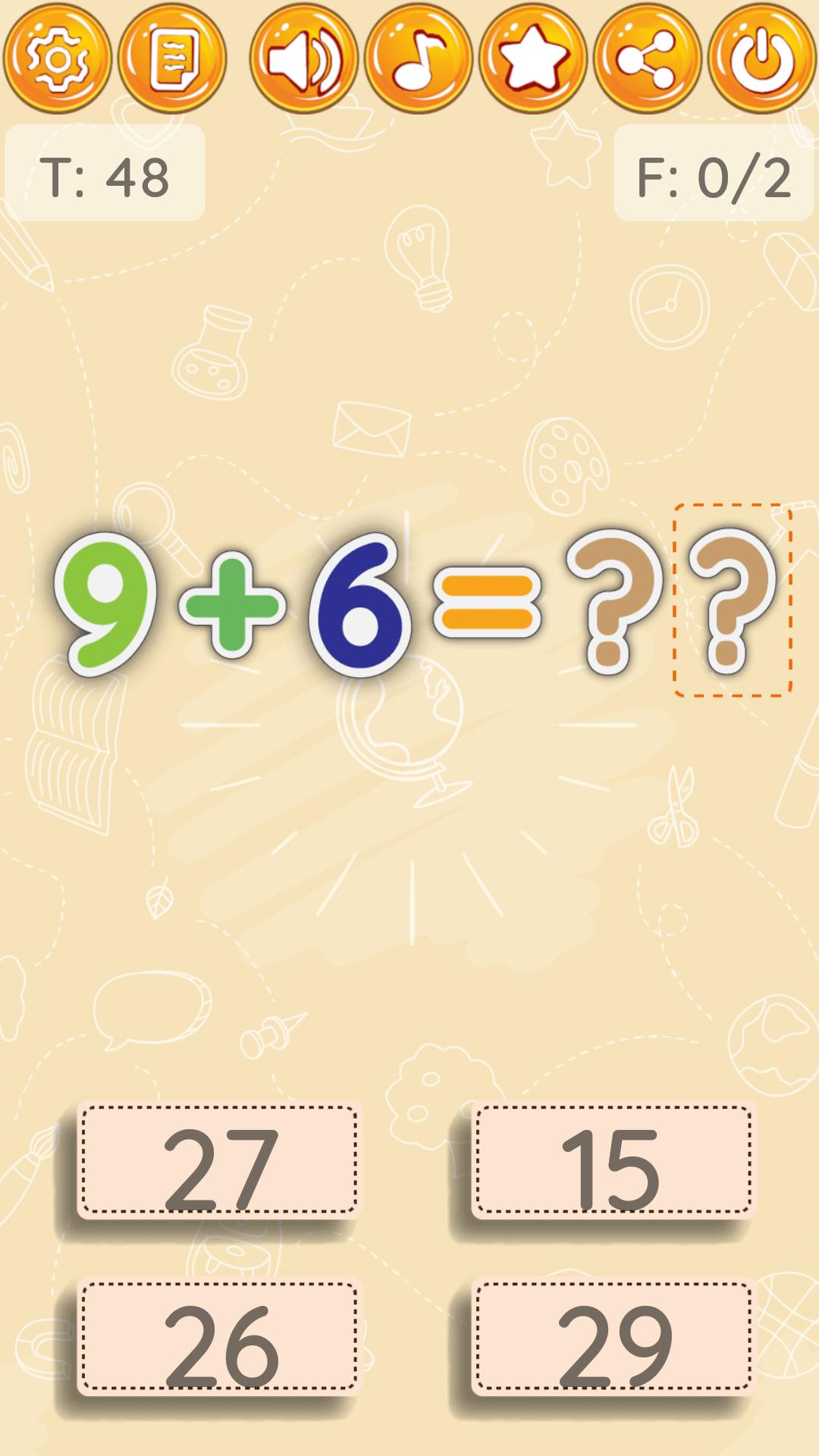This screenshot has height=1456, width=819.
Task: Select answer 15
Action: [x=613, y=1160]
